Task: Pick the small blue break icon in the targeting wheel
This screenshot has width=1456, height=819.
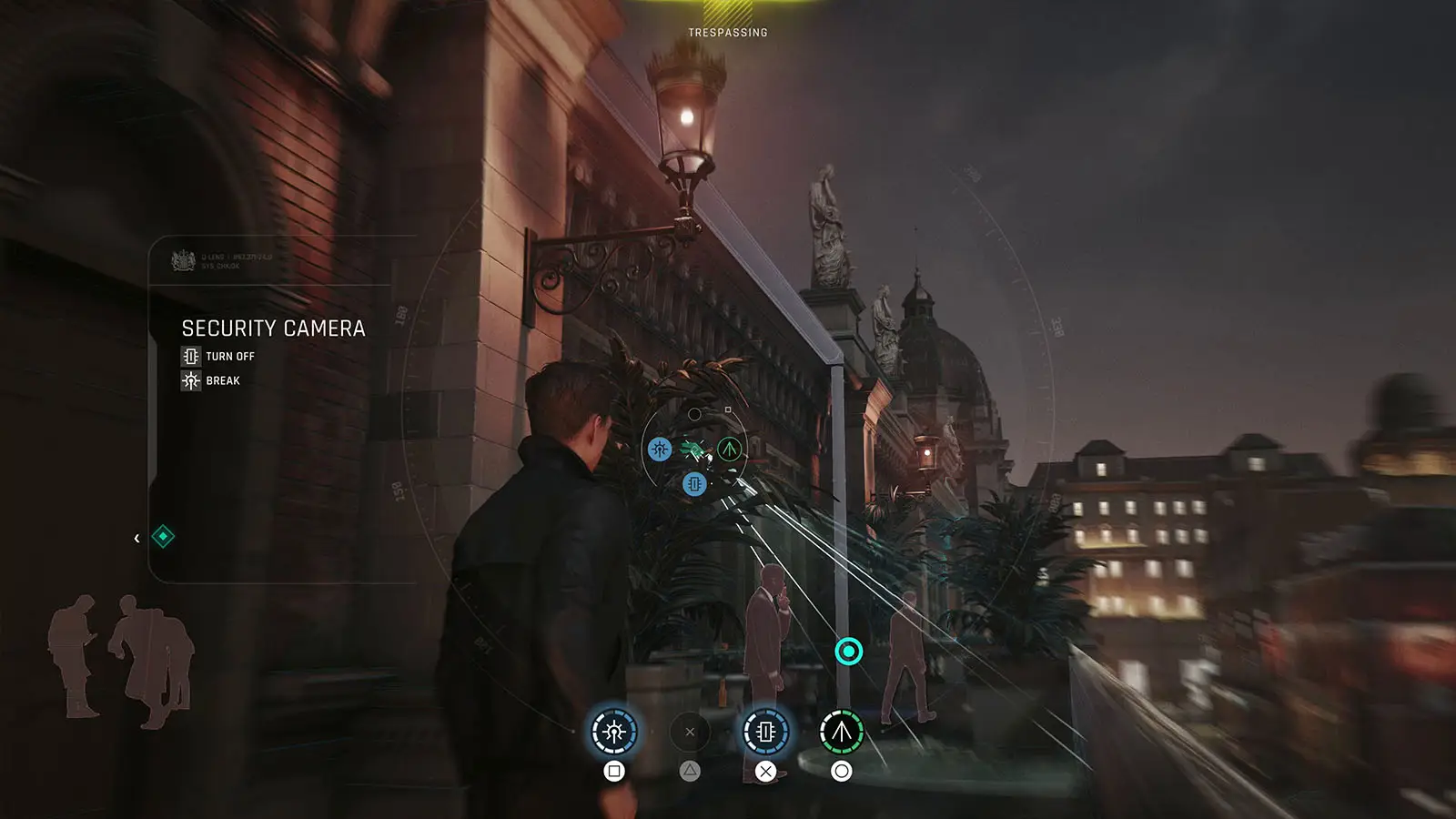Action: (x=660, y=449)
